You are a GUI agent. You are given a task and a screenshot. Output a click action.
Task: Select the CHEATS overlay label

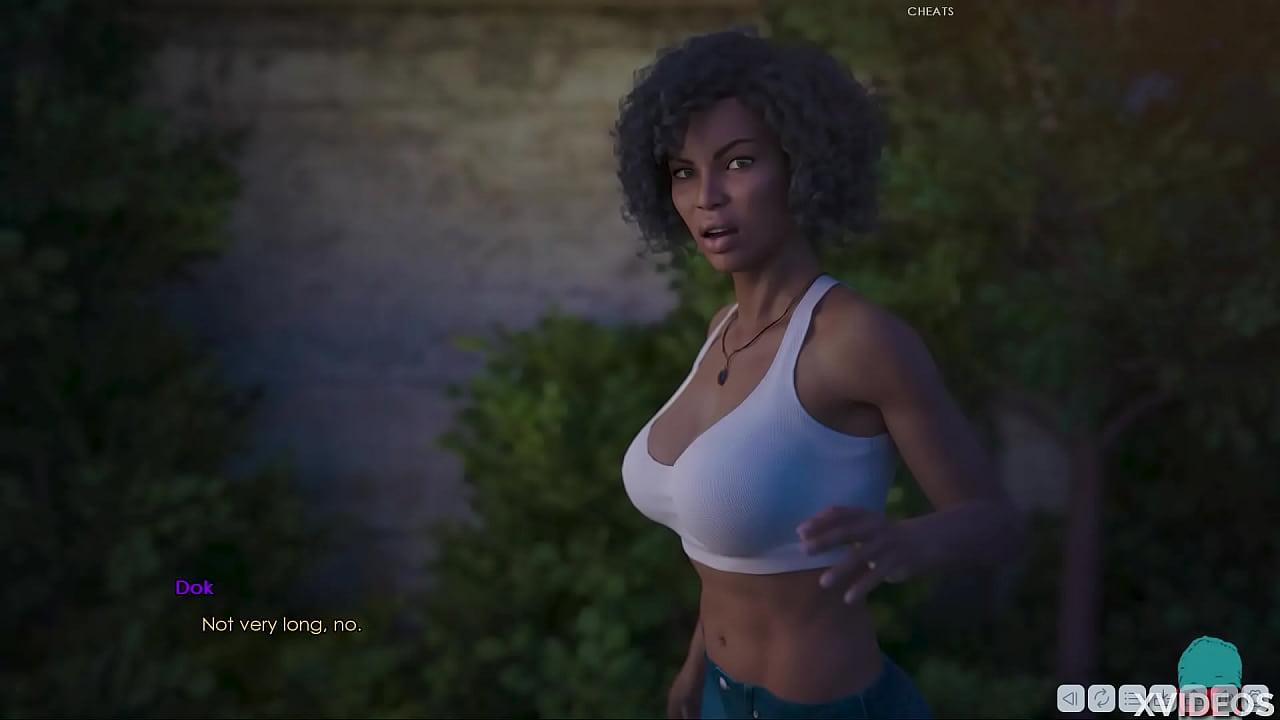[930, 11]
